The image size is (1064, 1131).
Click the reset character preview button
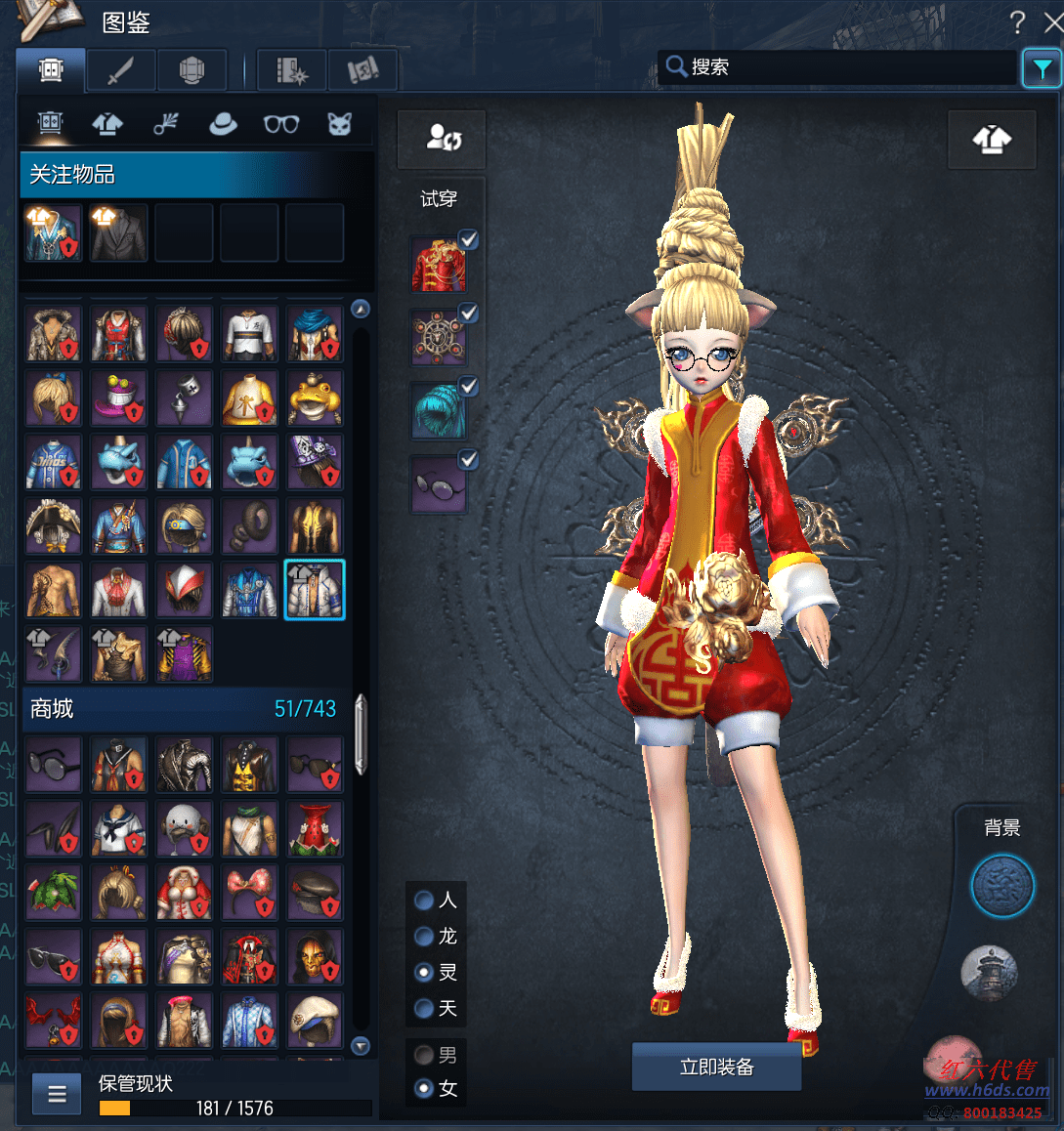(442, 139)
